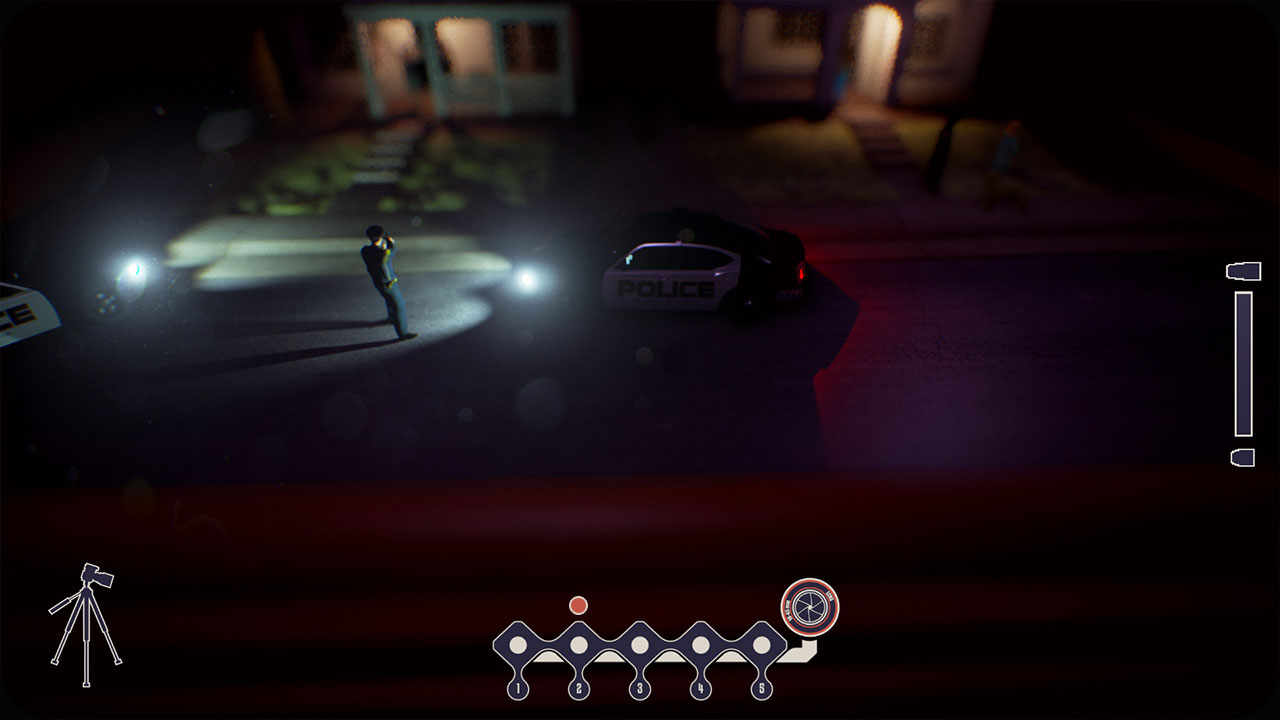Select frame 2 on the film roll
This screenshot has width=1280, height=720.
[578, 644]
